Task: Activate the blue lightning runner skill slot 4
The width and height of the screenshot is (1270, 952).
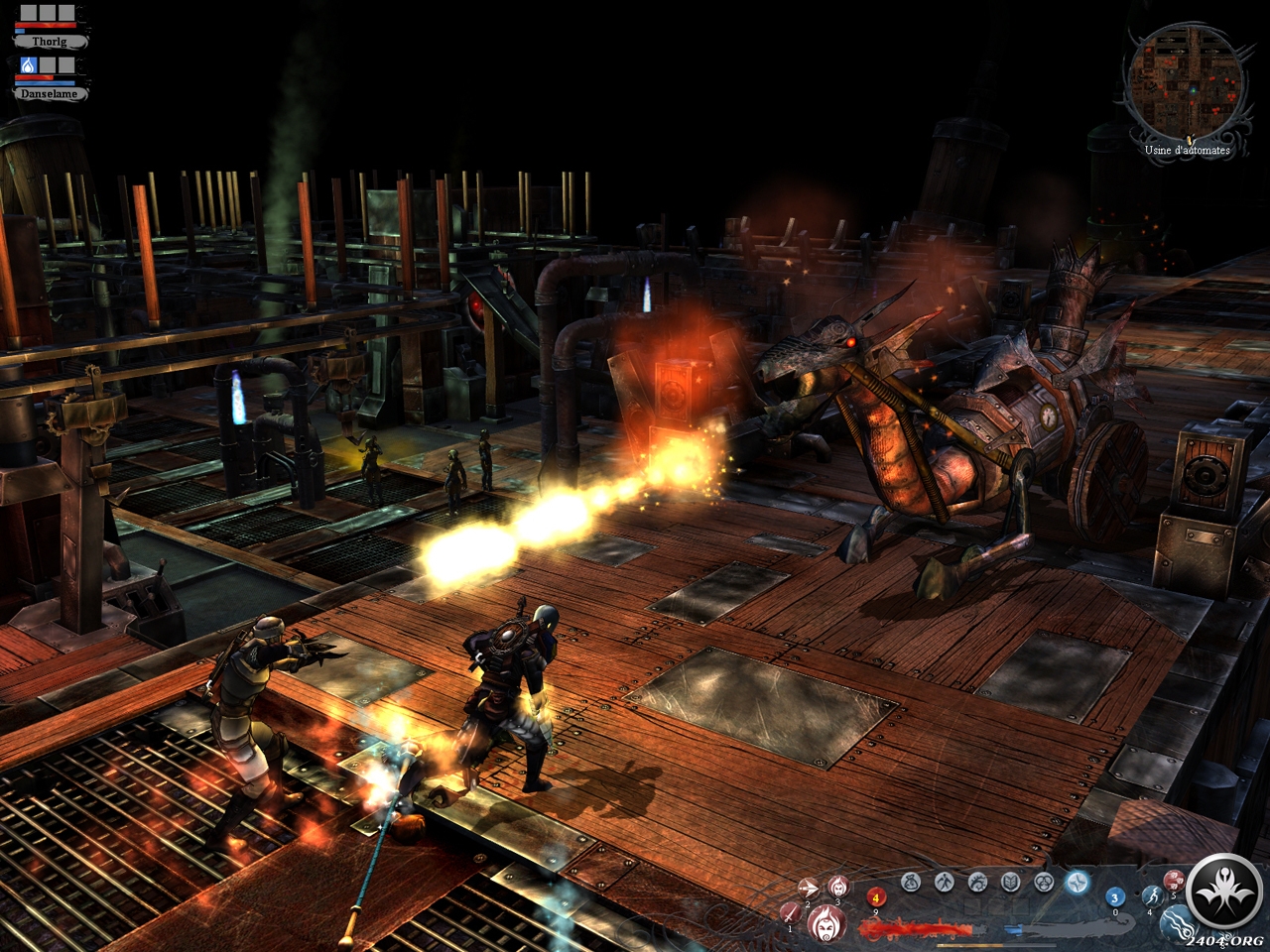Action: tap(1151, 895)
